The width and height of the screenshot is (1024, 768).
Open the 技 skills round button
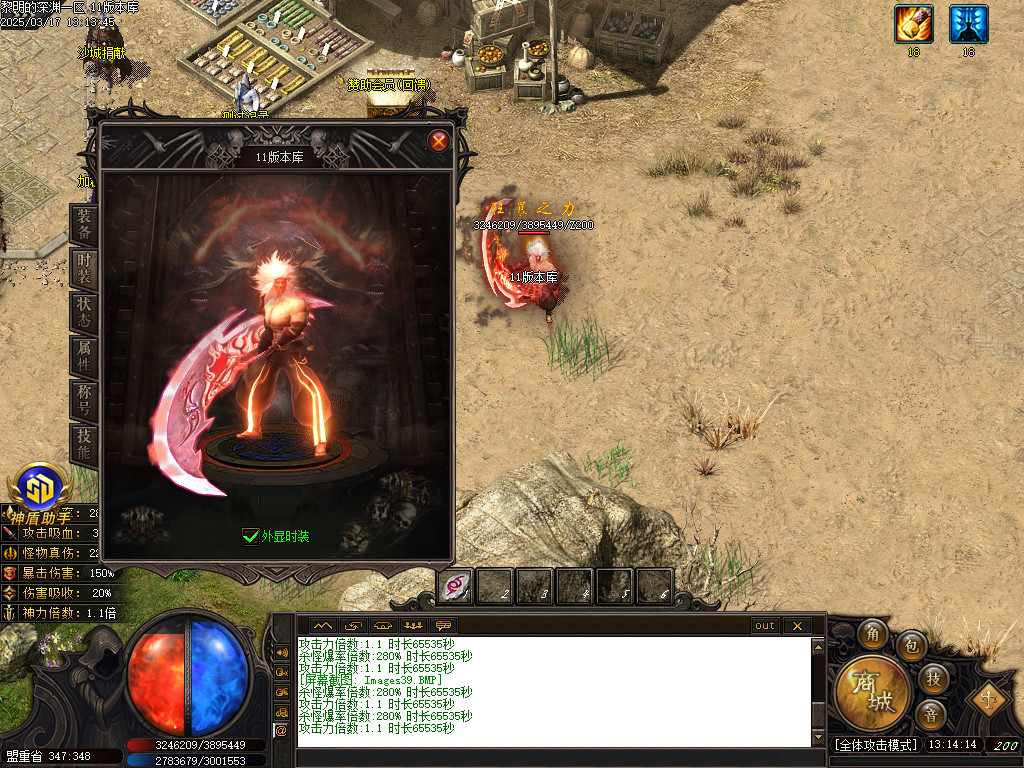tap(933, 679)
